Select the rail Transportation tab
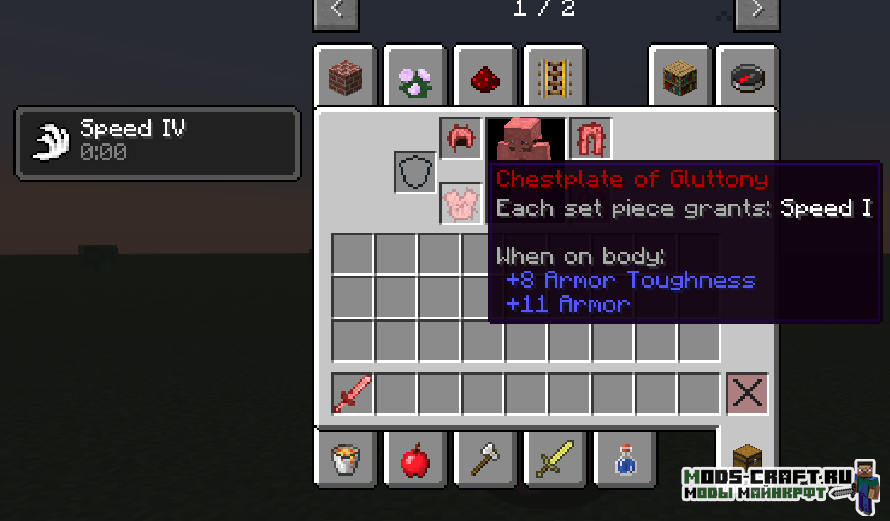The image size is (890, 521). 554,77
